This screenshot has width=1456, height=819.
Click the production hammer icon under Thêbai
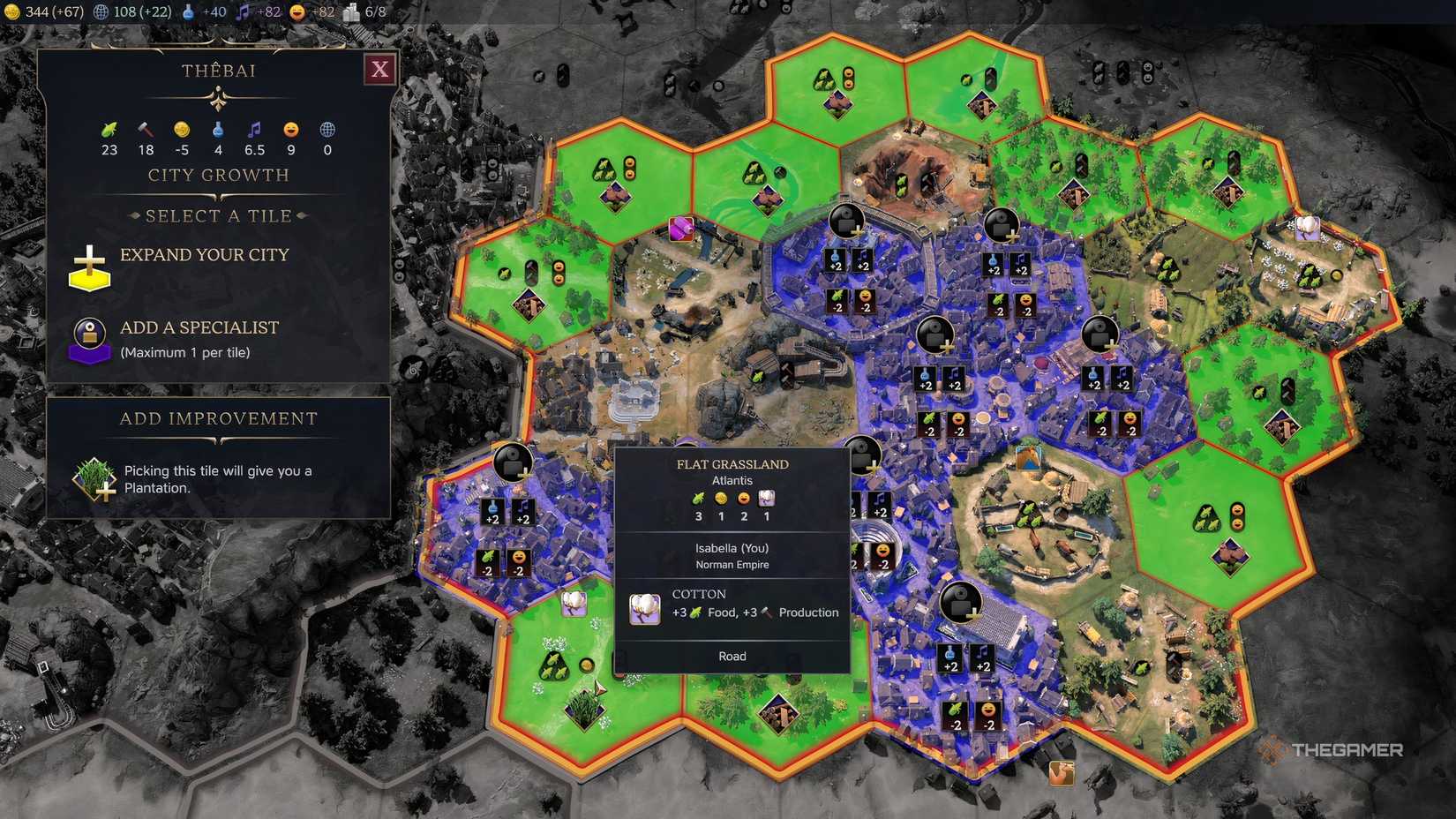point(145,131)
